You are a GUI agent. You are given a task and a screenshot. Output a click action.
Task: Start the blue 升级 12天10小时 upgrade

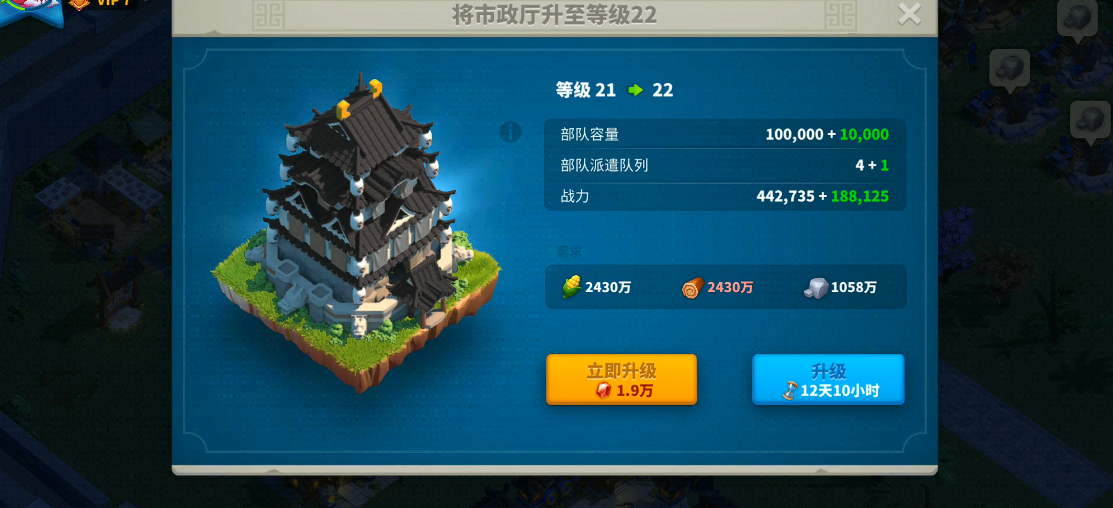coord(828,379)
